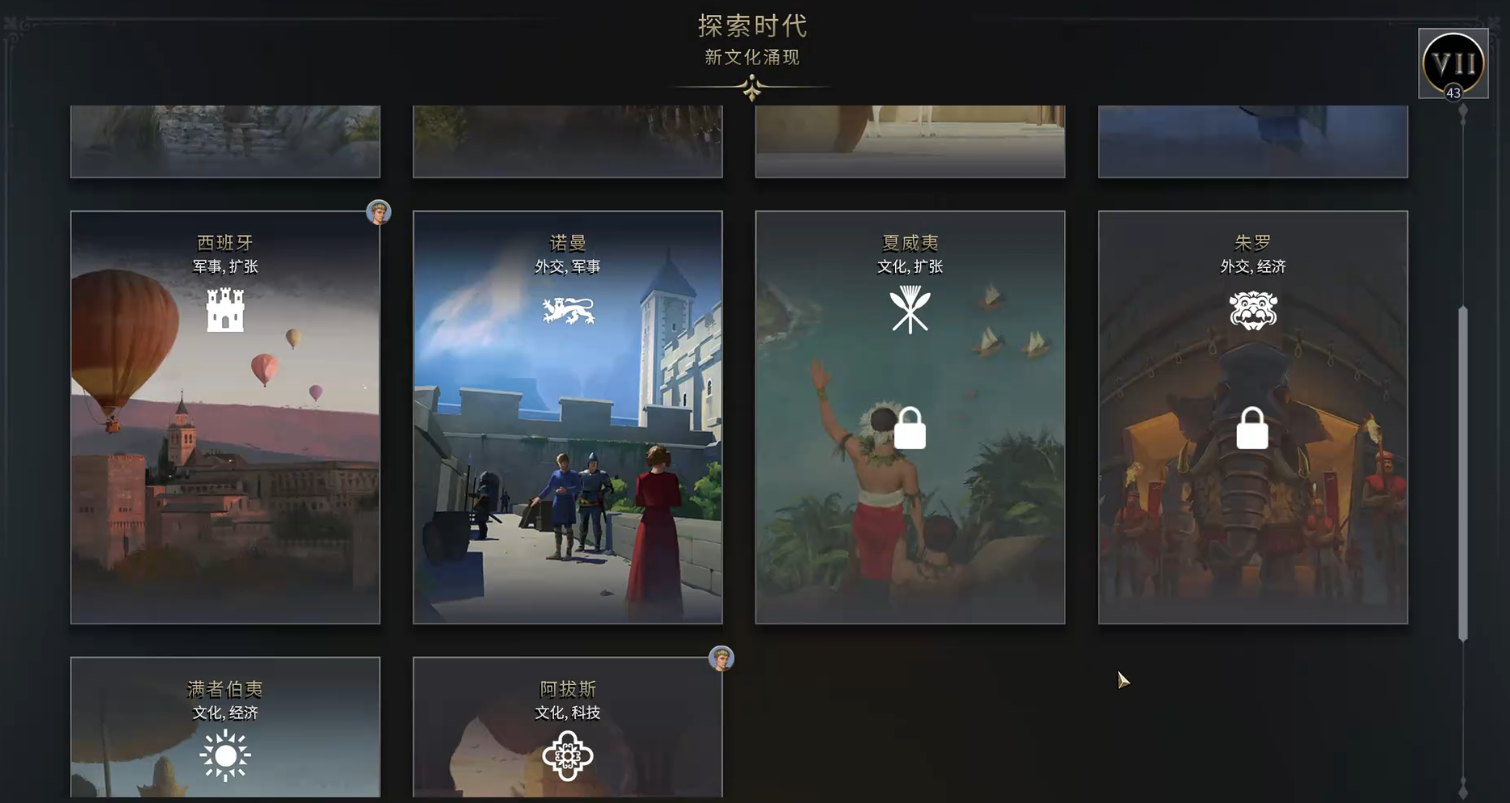Click the leader portrait badge on 西班牙 card
Viewport: 1510px width, 803px height.
click(x=378, y=212)
